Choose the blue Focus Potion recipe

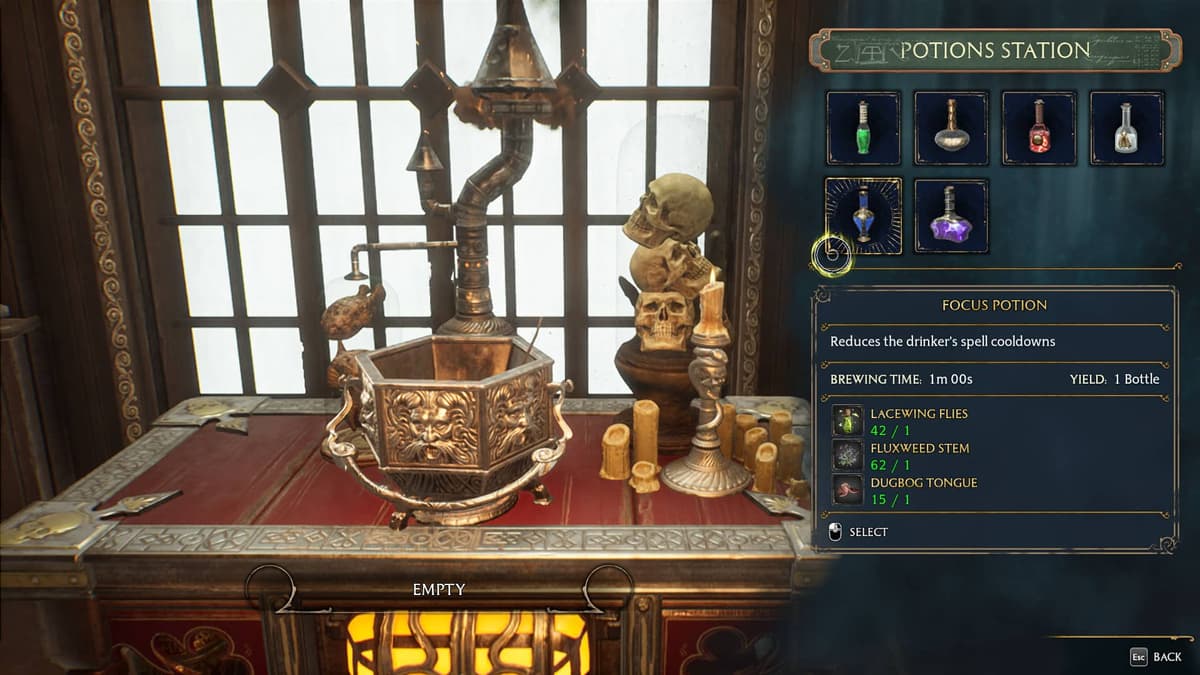(863, 215)
